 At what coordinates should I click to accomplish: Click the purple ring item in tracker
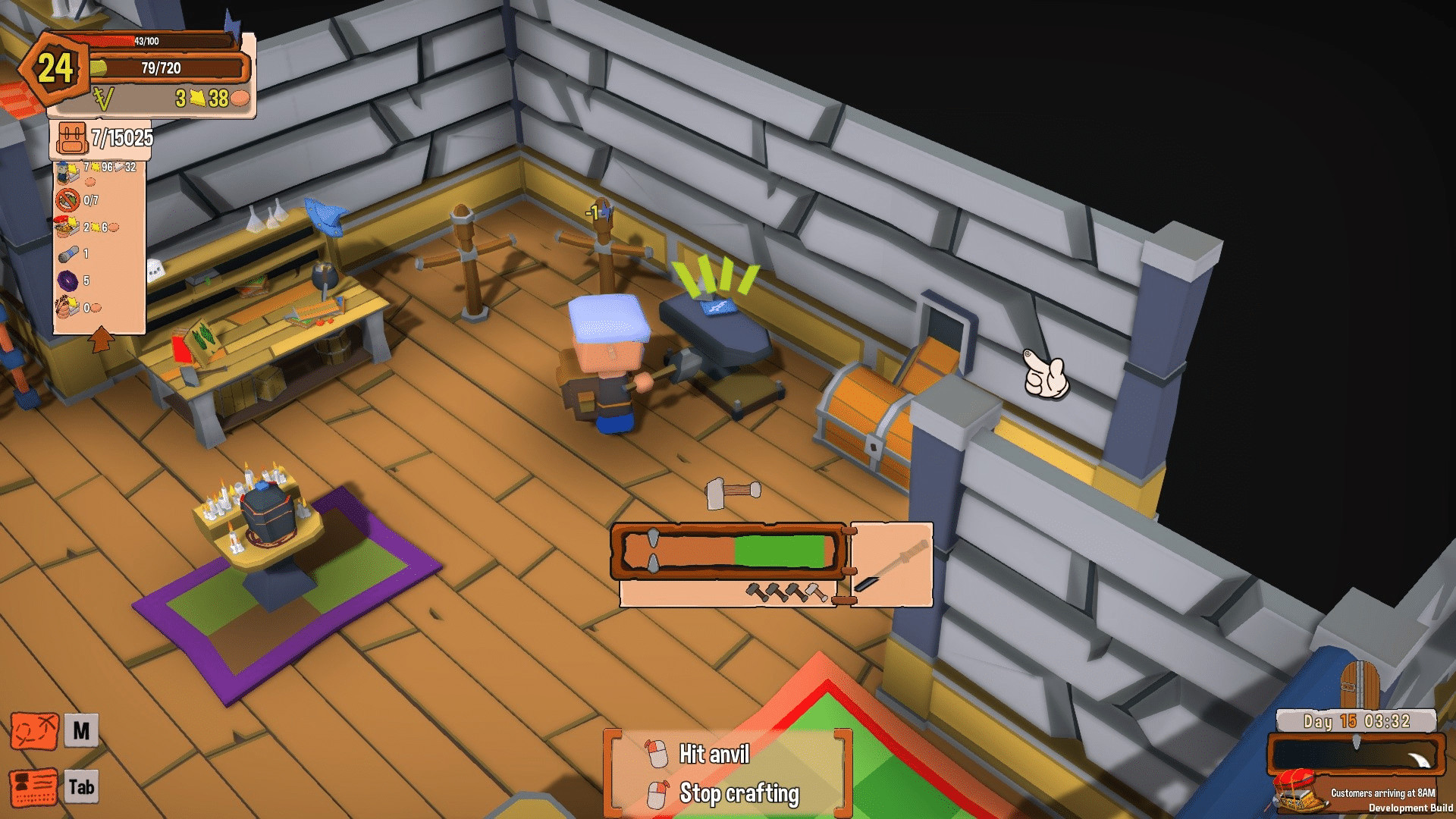pos(68,281)
